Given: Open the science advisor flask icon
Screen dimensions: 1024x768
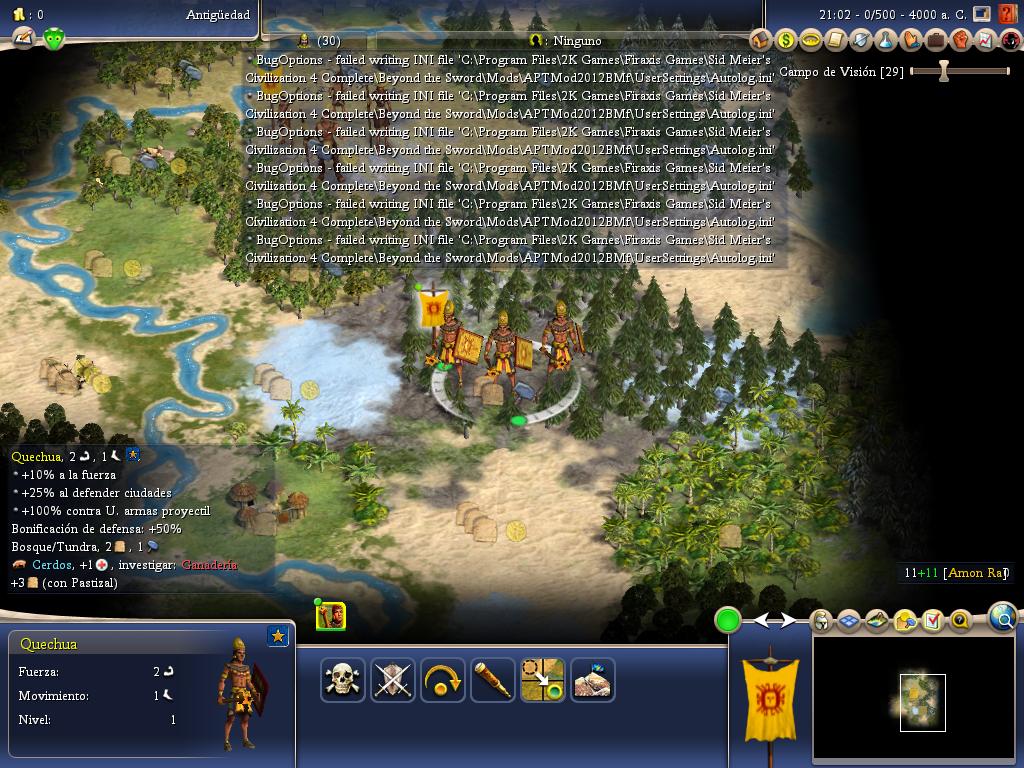Looking at the screenshot, I should point(886,40).
